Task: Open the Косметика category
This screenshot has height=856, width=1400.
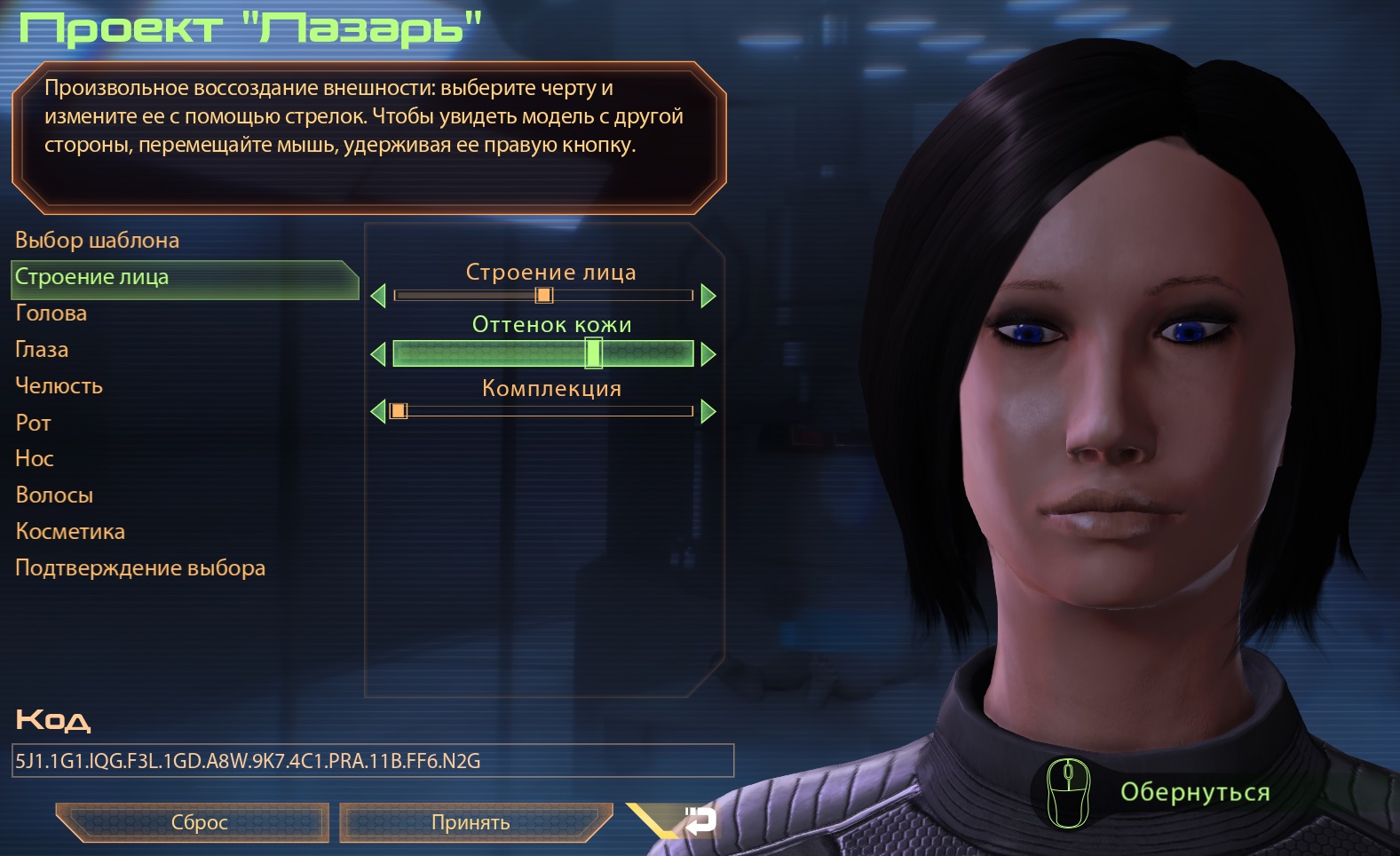Action: coord(70,532)
